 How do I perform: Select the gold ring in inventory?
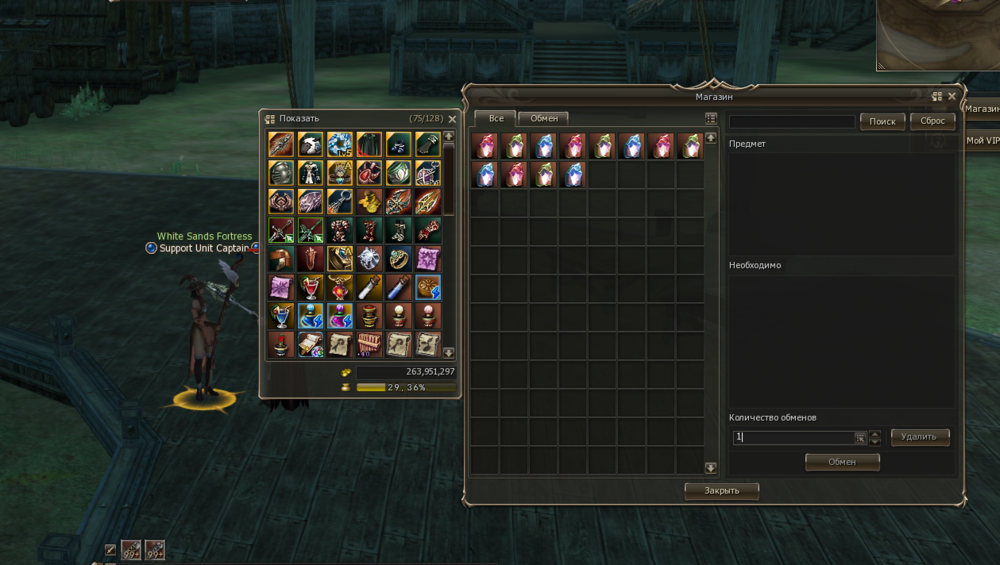click(x=399, y=259)
